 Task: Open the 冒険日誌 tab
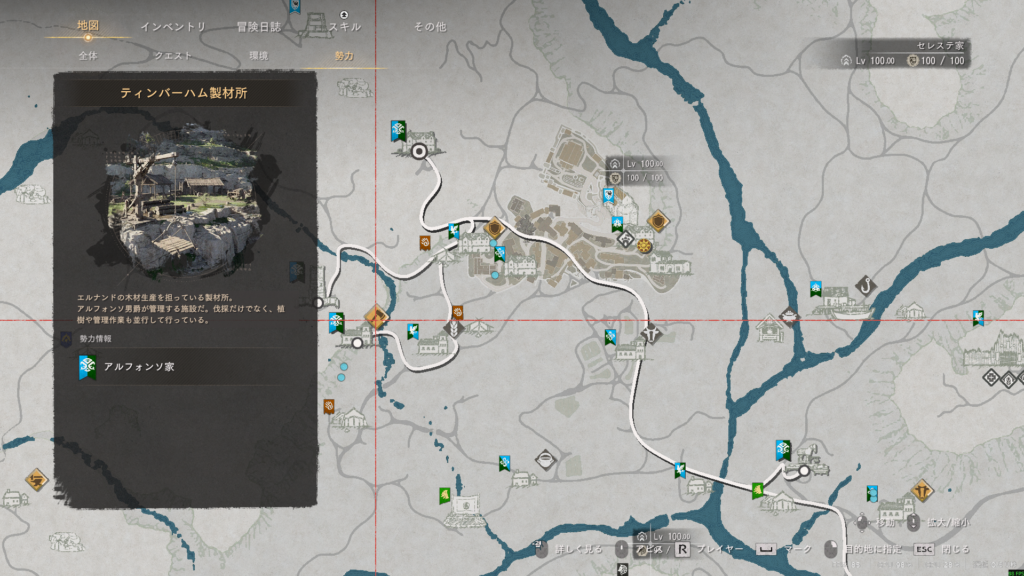258,26
